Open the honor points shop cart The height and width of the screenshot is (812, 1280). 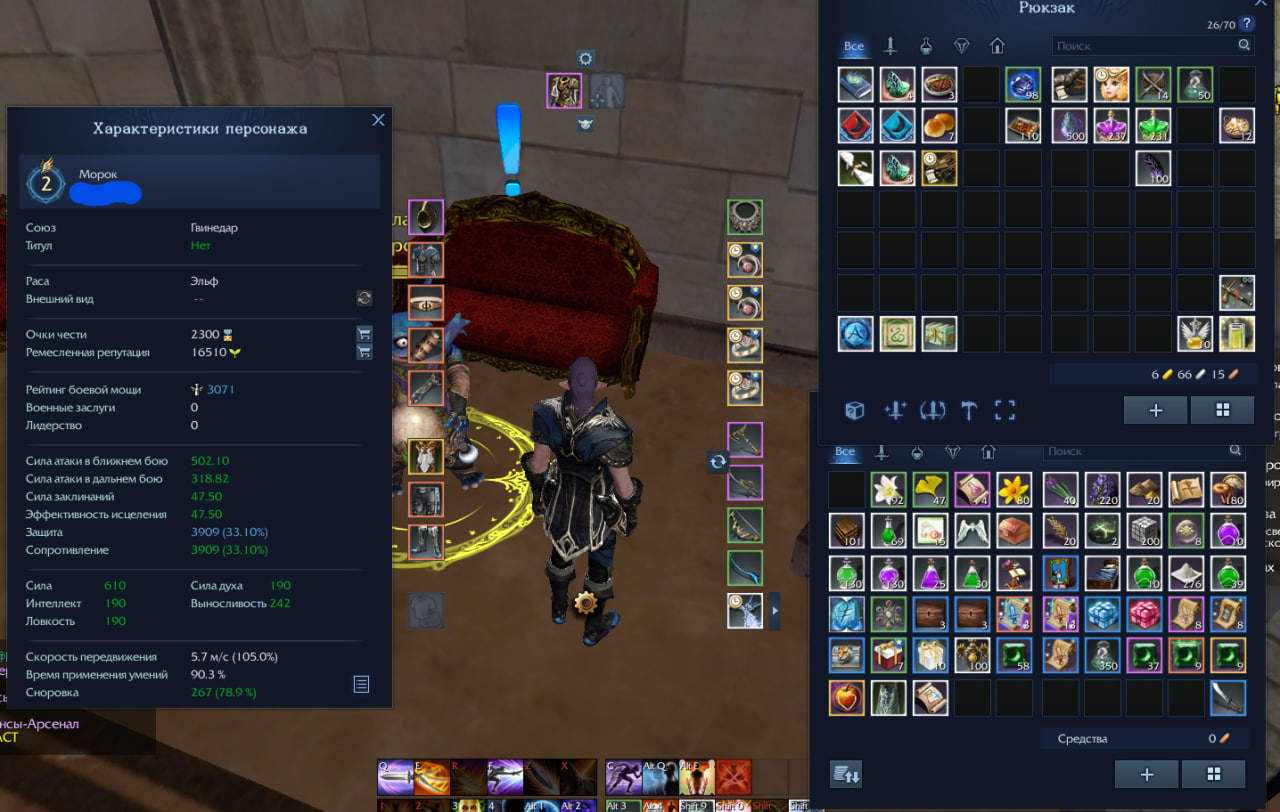(364, 335)
